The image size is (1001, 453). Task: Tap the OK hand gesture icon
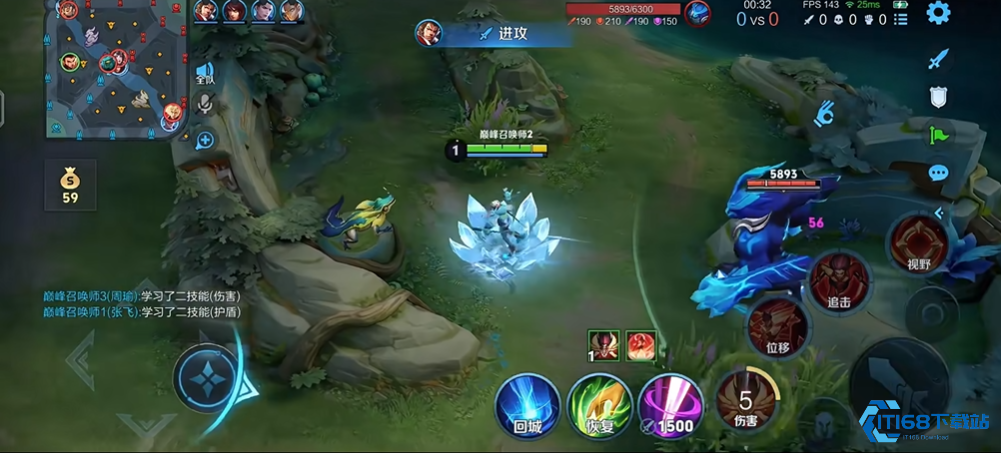click(x=824, y=113)
